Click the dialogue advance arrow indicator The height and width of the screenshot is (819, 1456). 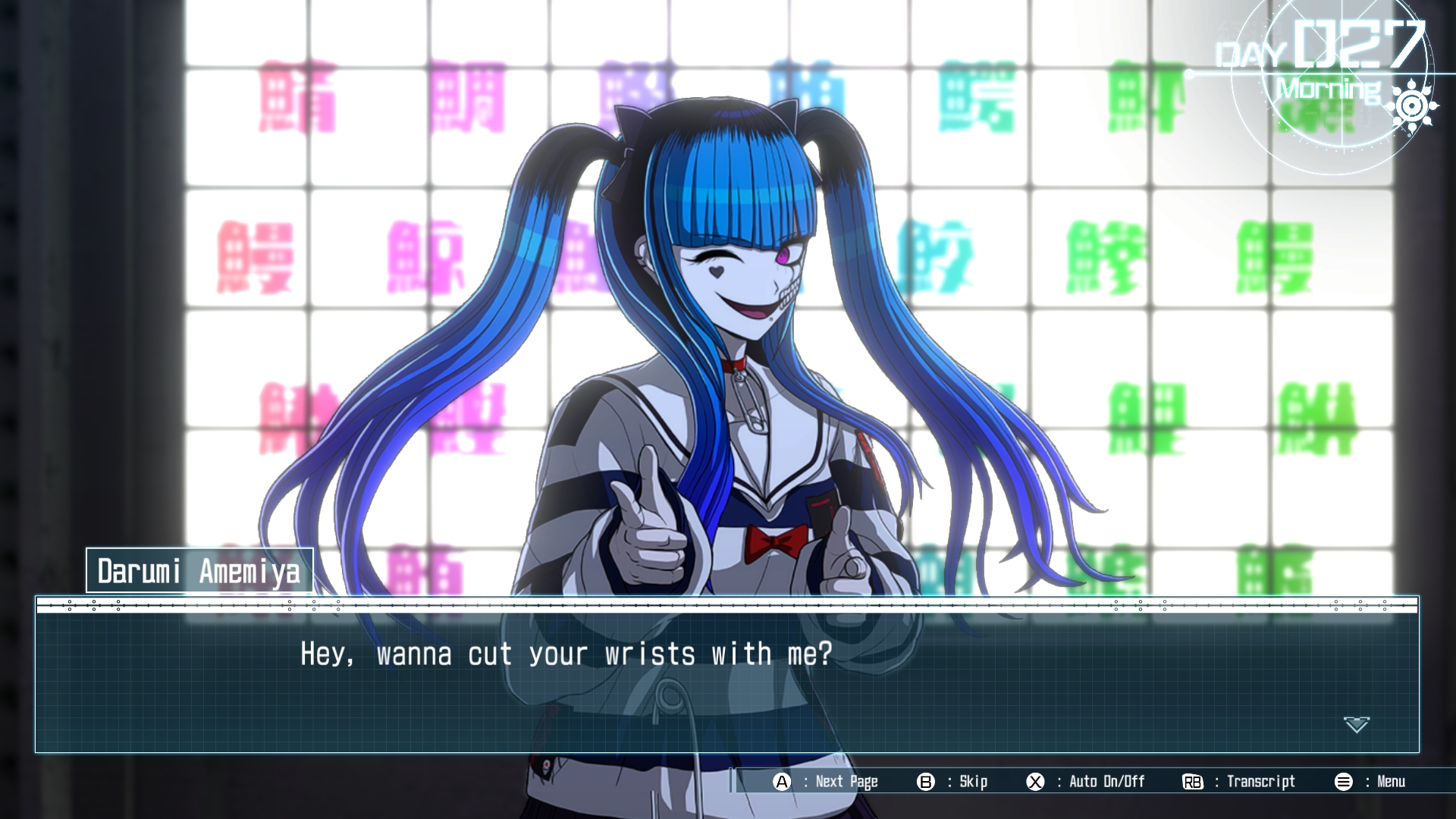point(1356,725)
